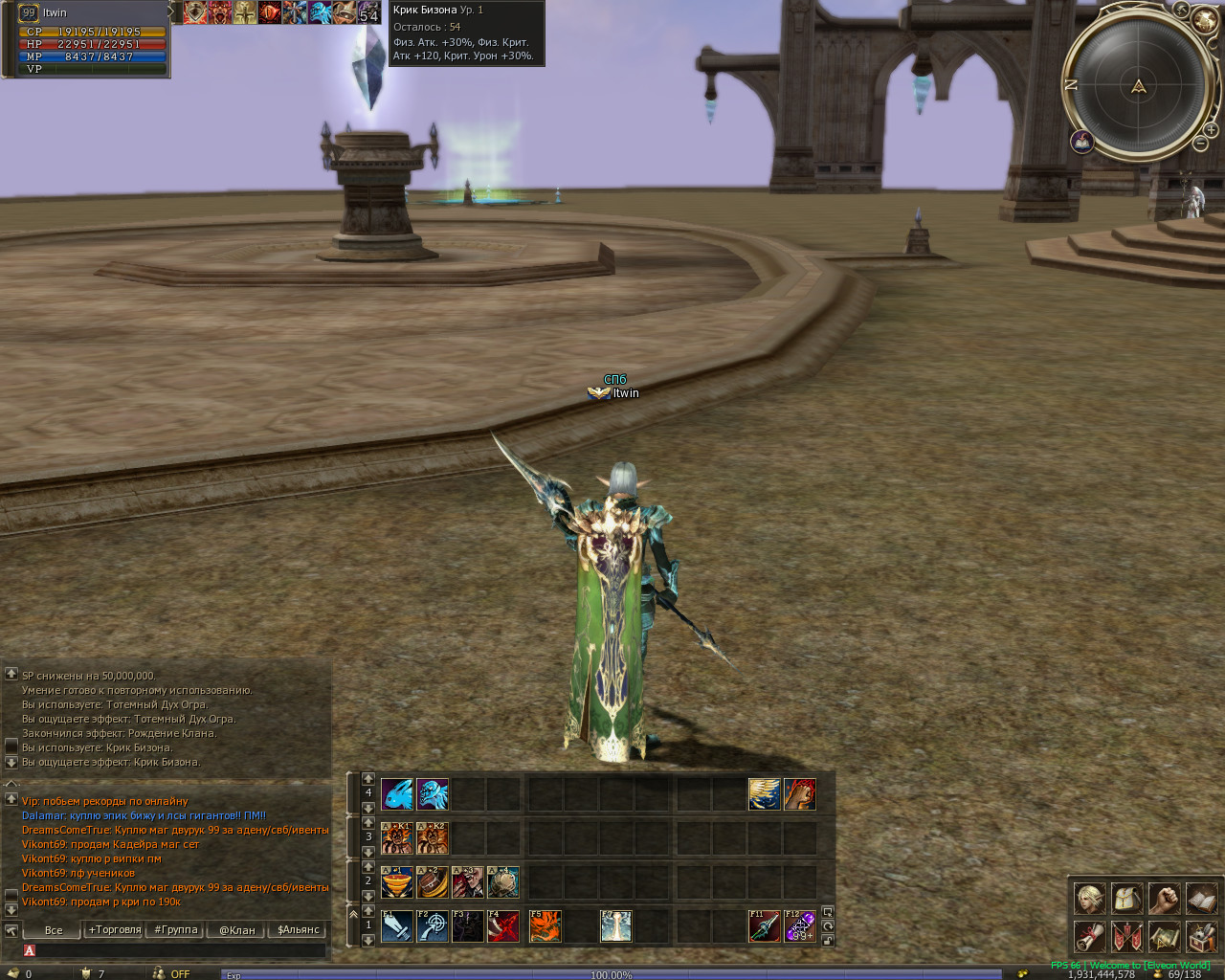
Task: Focus the chat text input field
Action: pyautogui.click(x=177, y=950)
